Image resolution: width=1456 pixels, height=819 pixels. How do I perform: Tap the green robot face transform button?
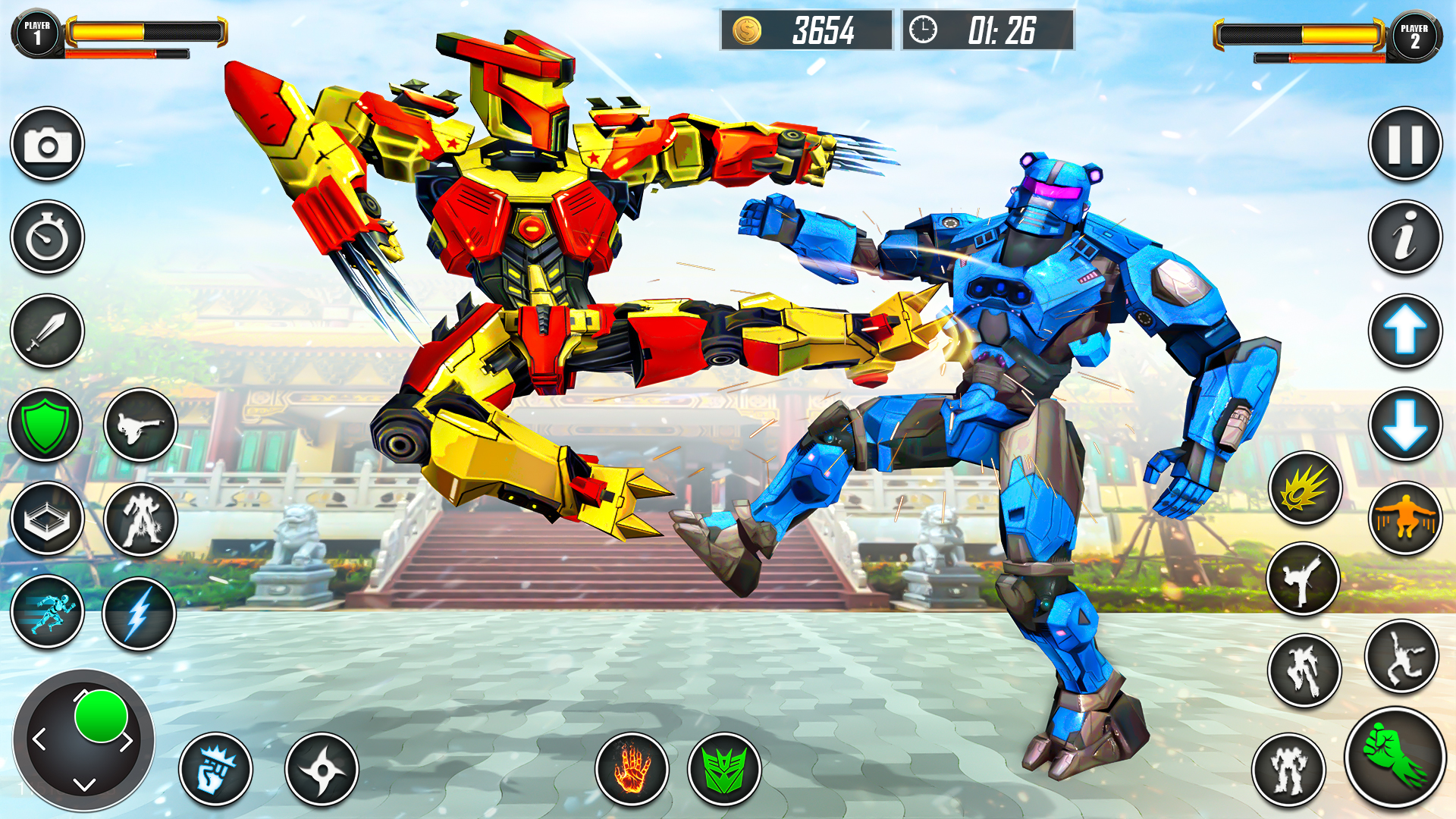click(x=724, y=769)
